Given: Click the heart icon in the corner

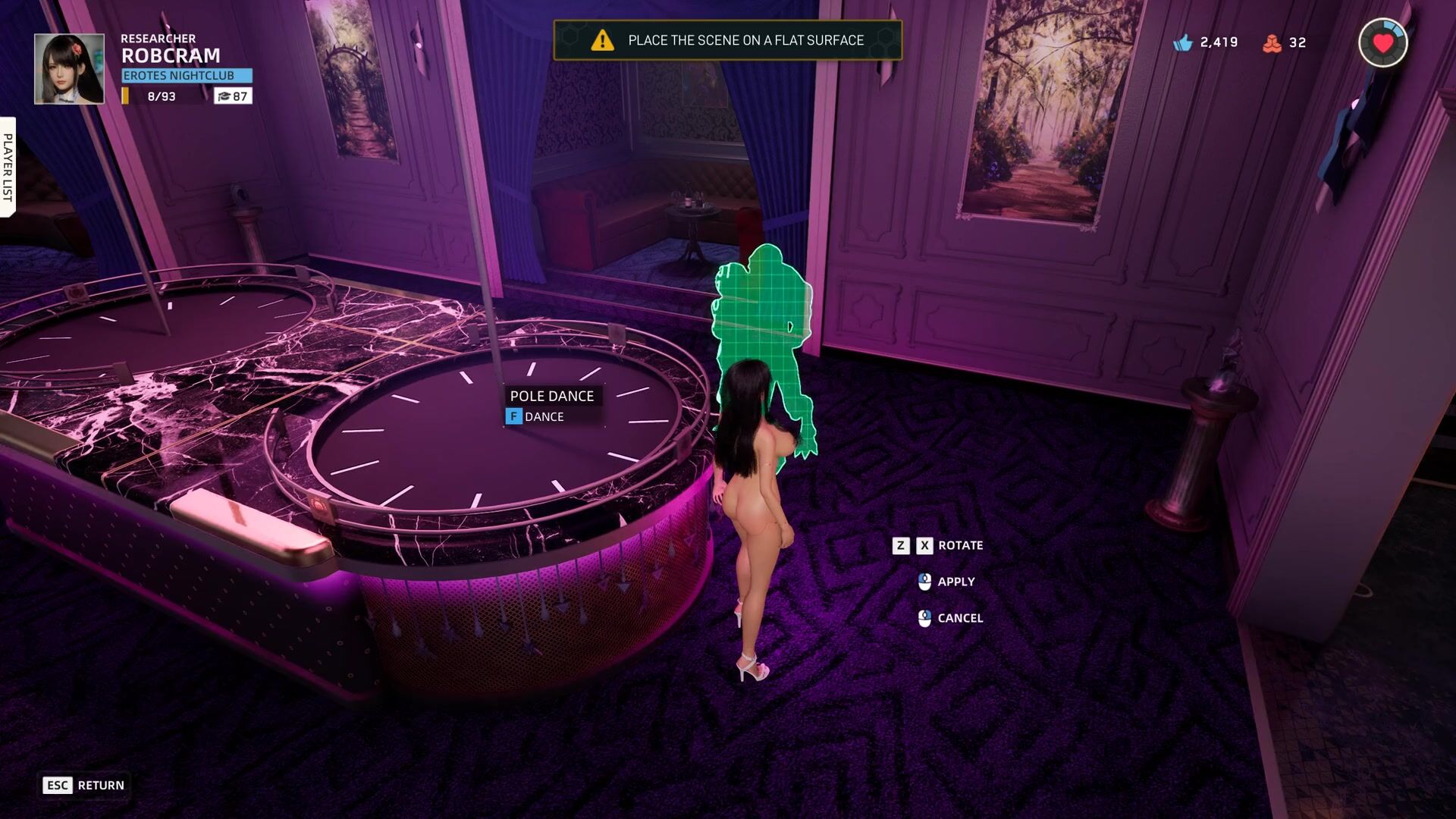Looking at the screenshot, I should 1382,43.
